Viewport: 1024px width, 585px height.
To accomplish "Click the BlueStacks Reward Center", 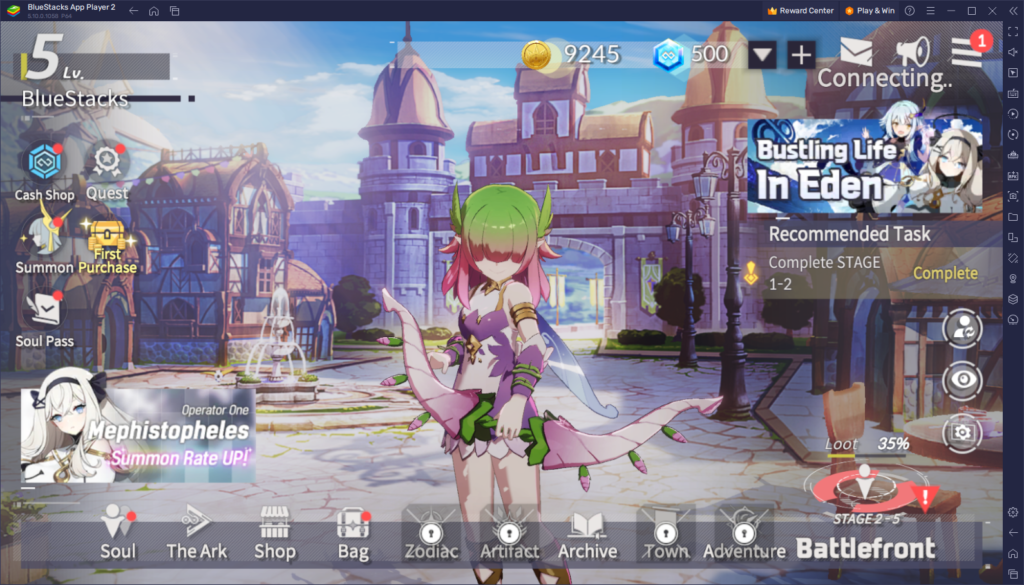I will pyautogui.click(x=800, y=10).
